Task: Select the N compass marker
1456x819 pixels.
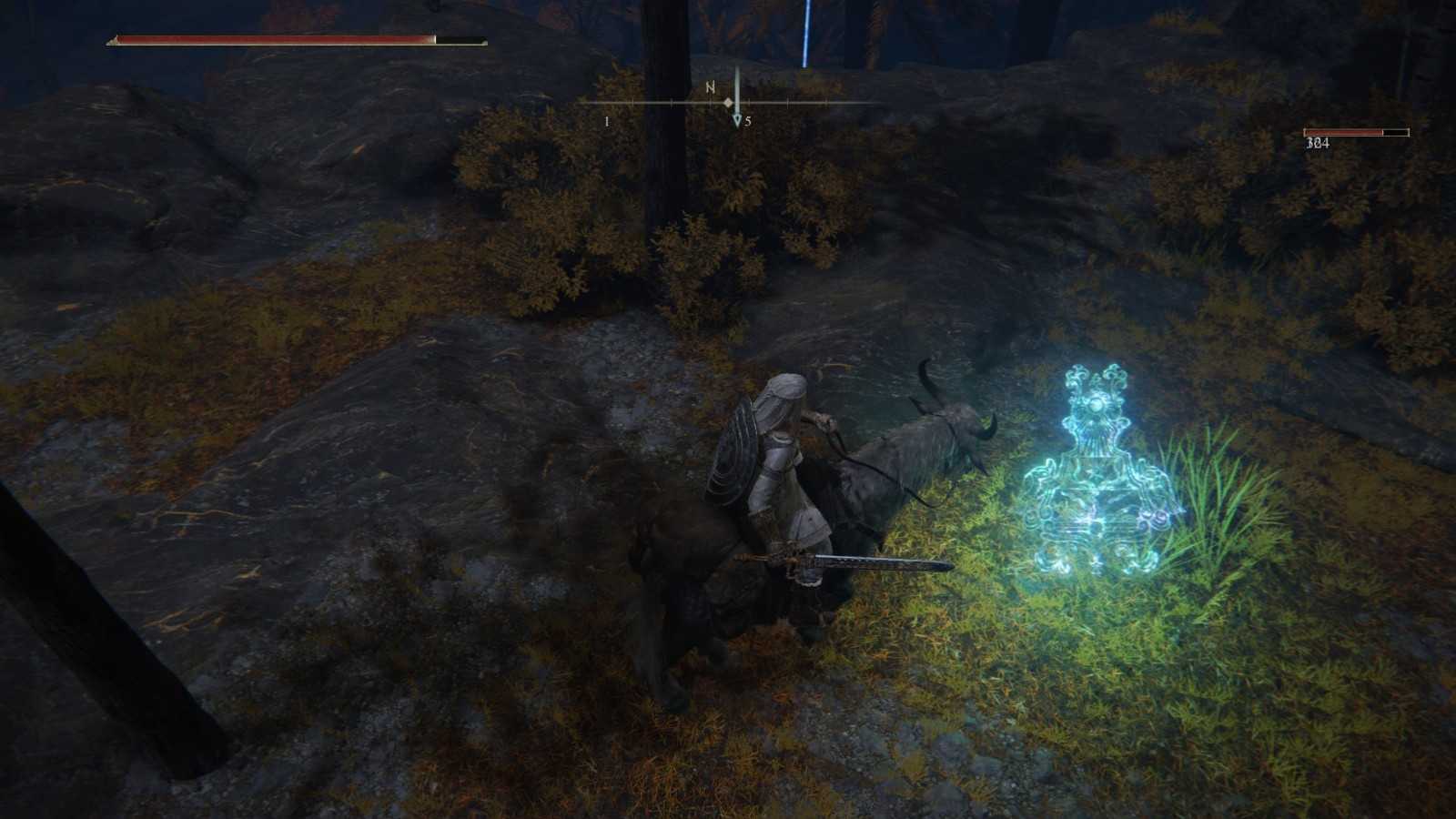Action: pyautogui.click(x=709, y=88)
